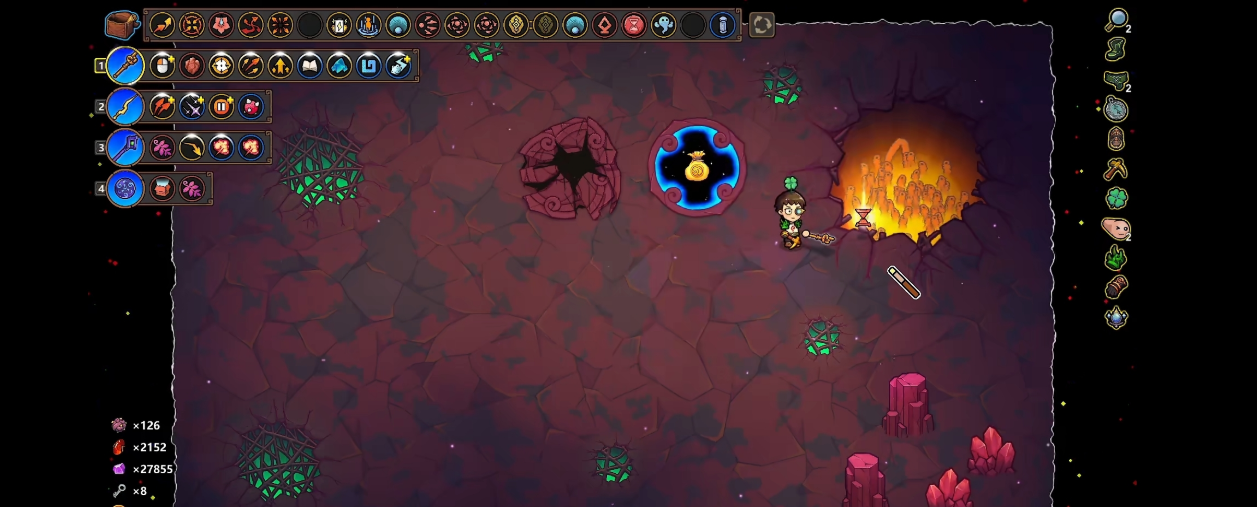The width and height of the screenshot is (1257, 507).
Task: Select the pause symbol spell
Action: coord(221,106)
